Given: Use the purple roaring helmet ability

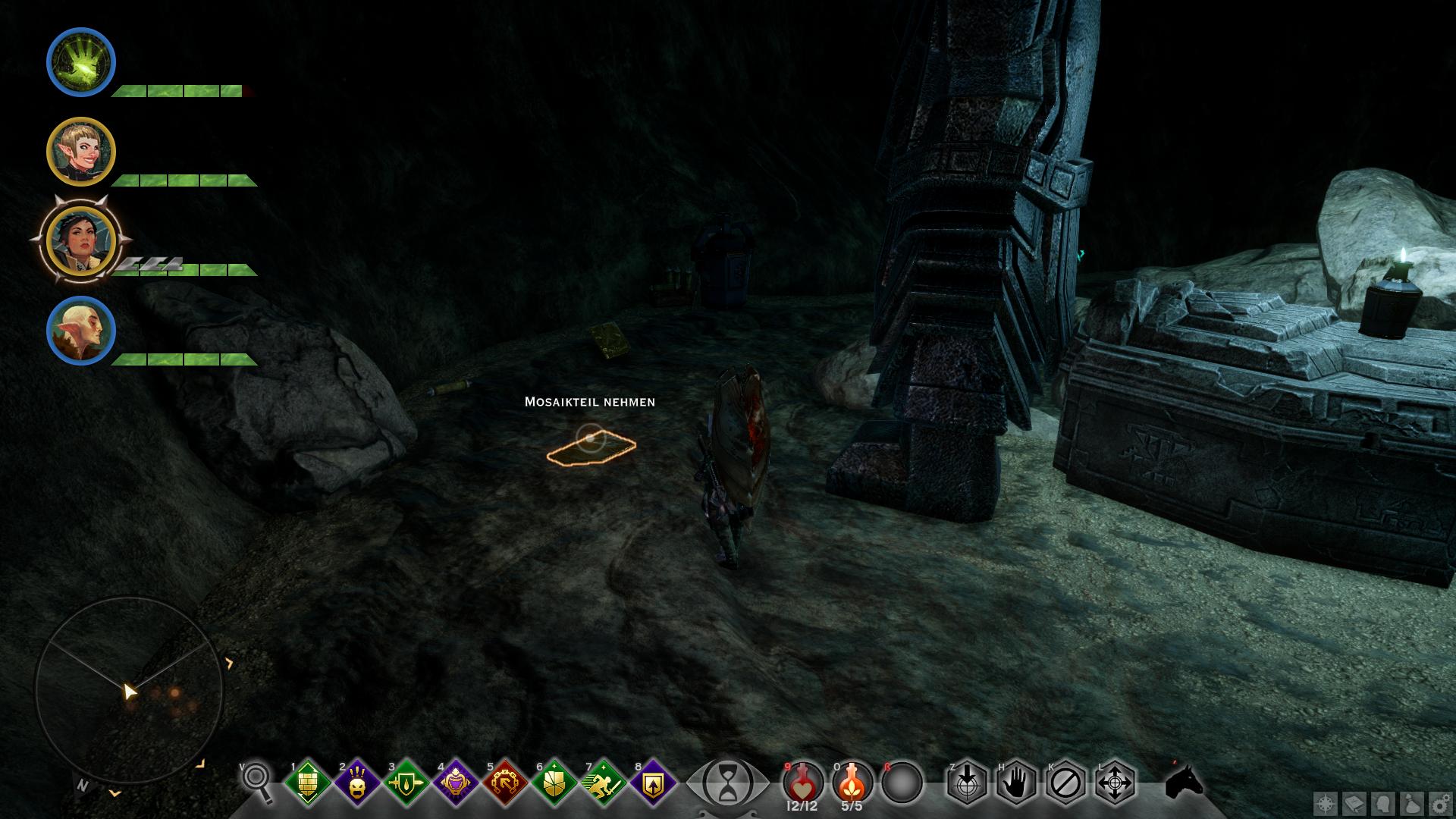Looking at the screenshot, I should (456, 782).
